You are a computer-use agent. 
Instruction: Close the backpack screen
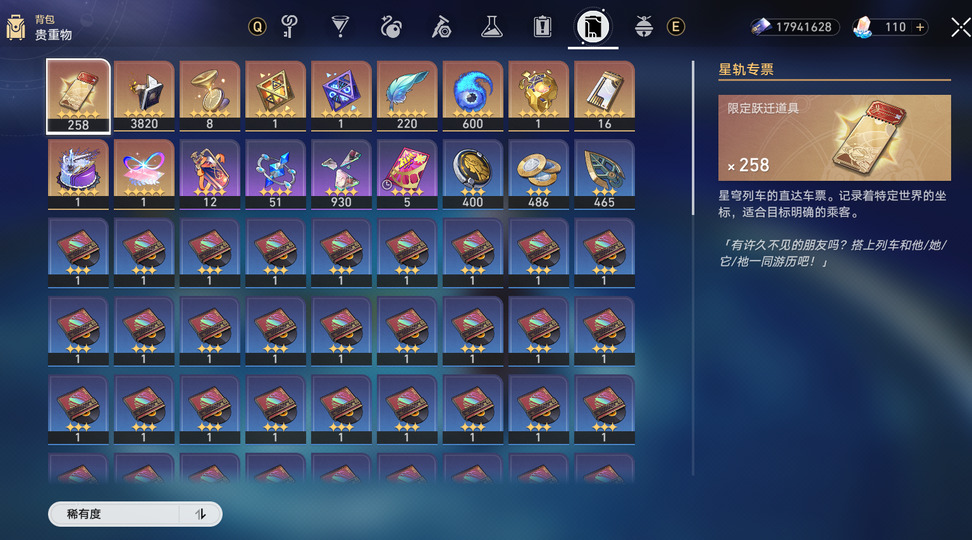tap(960, 27)
